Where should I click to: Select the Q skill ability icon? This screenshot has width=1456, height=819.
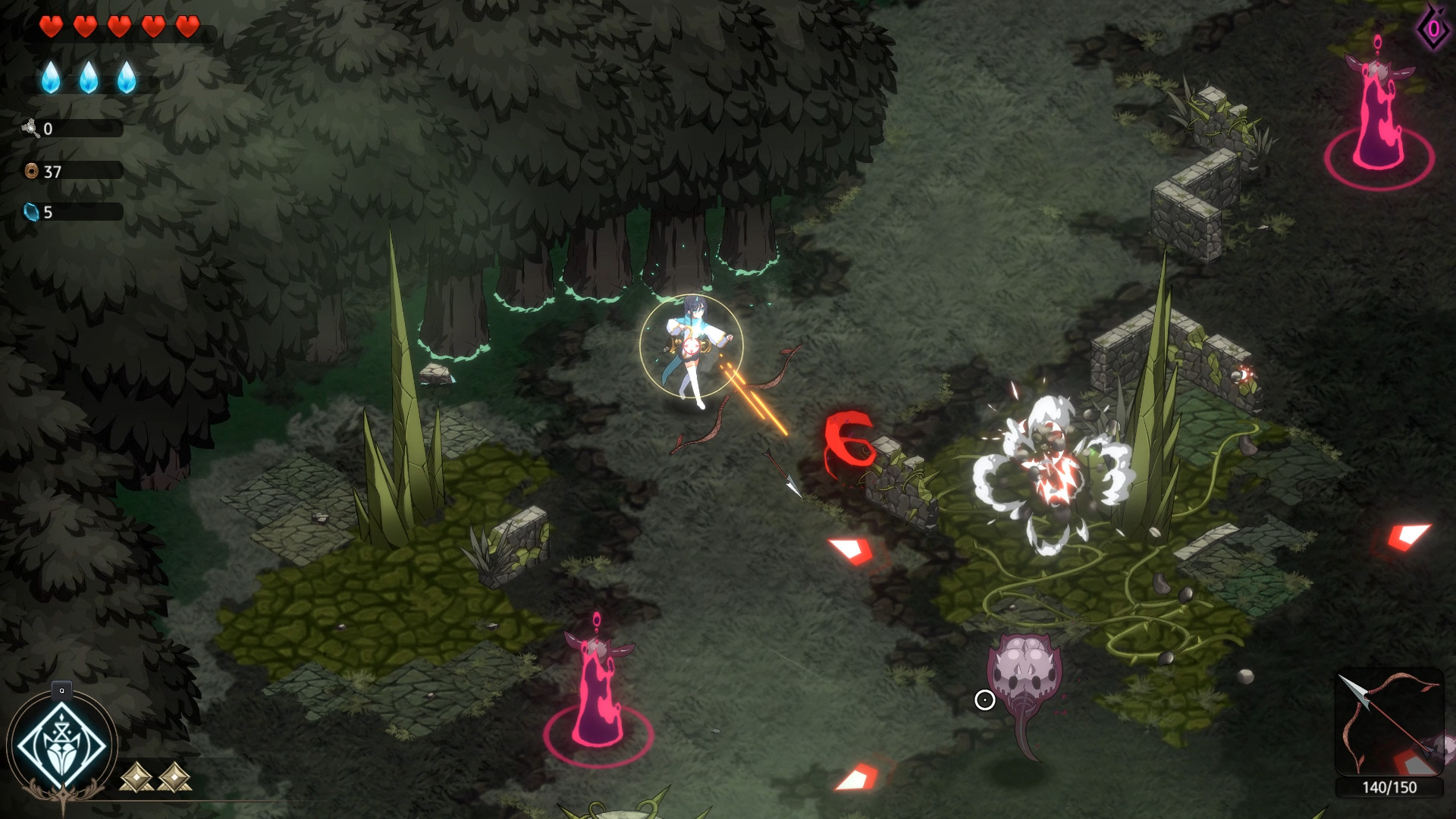click(61, 743)
